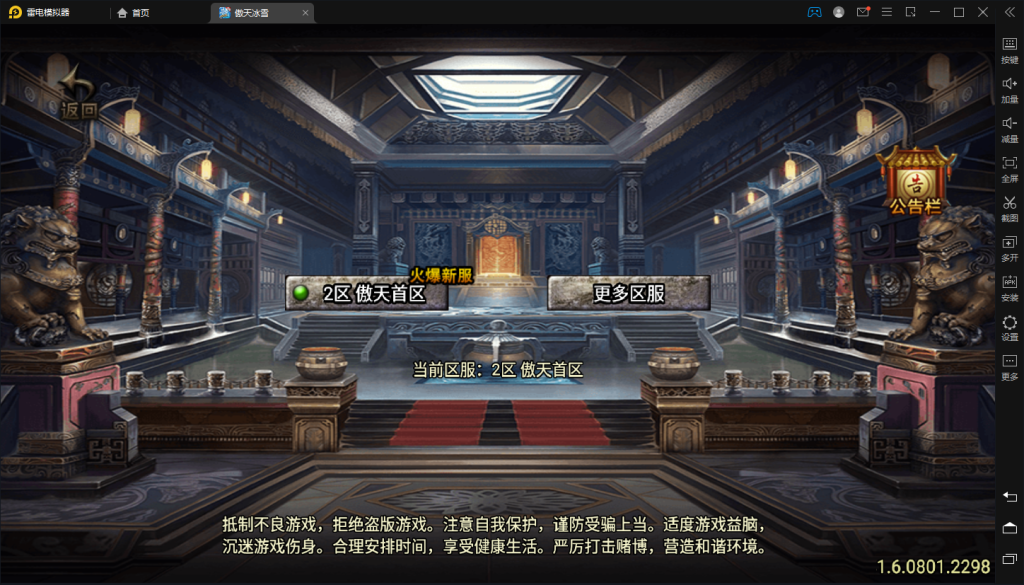Close the 傲天冰雪 emulator tab
The width and height of the screenshot is (1024, 585).
[306, 13]
